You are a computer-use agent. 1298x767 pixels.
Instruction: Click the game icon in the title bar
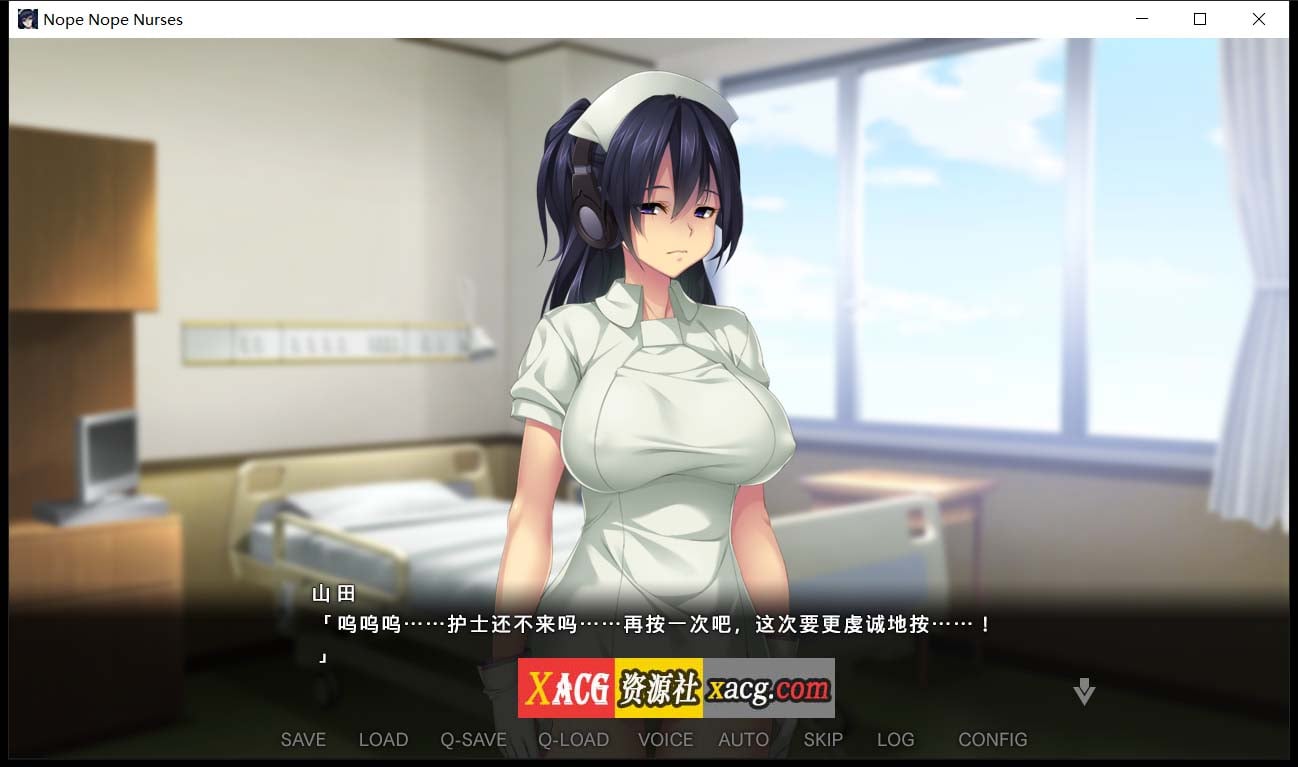coord(27,18)
